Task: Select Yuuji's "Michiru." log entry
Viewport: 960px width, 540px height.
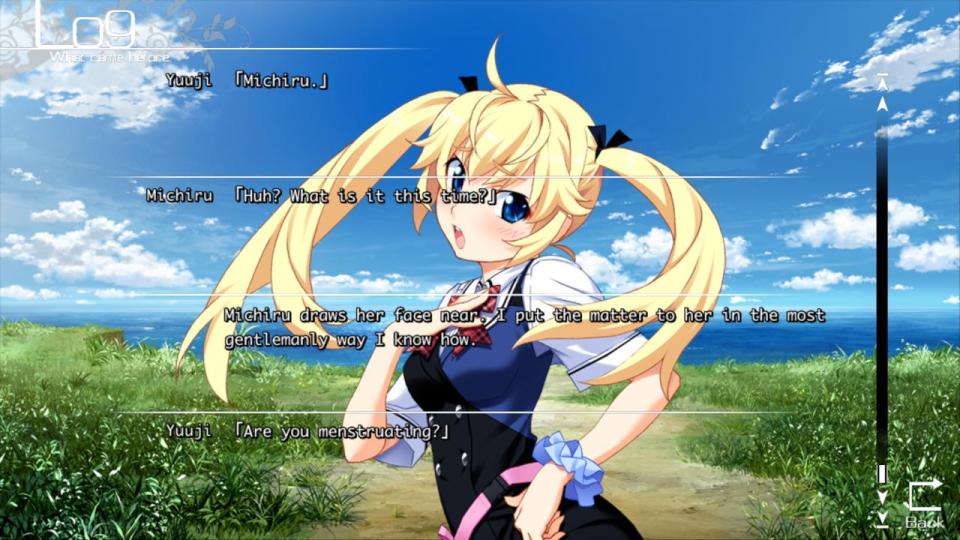Action: (x=282, y=80)
